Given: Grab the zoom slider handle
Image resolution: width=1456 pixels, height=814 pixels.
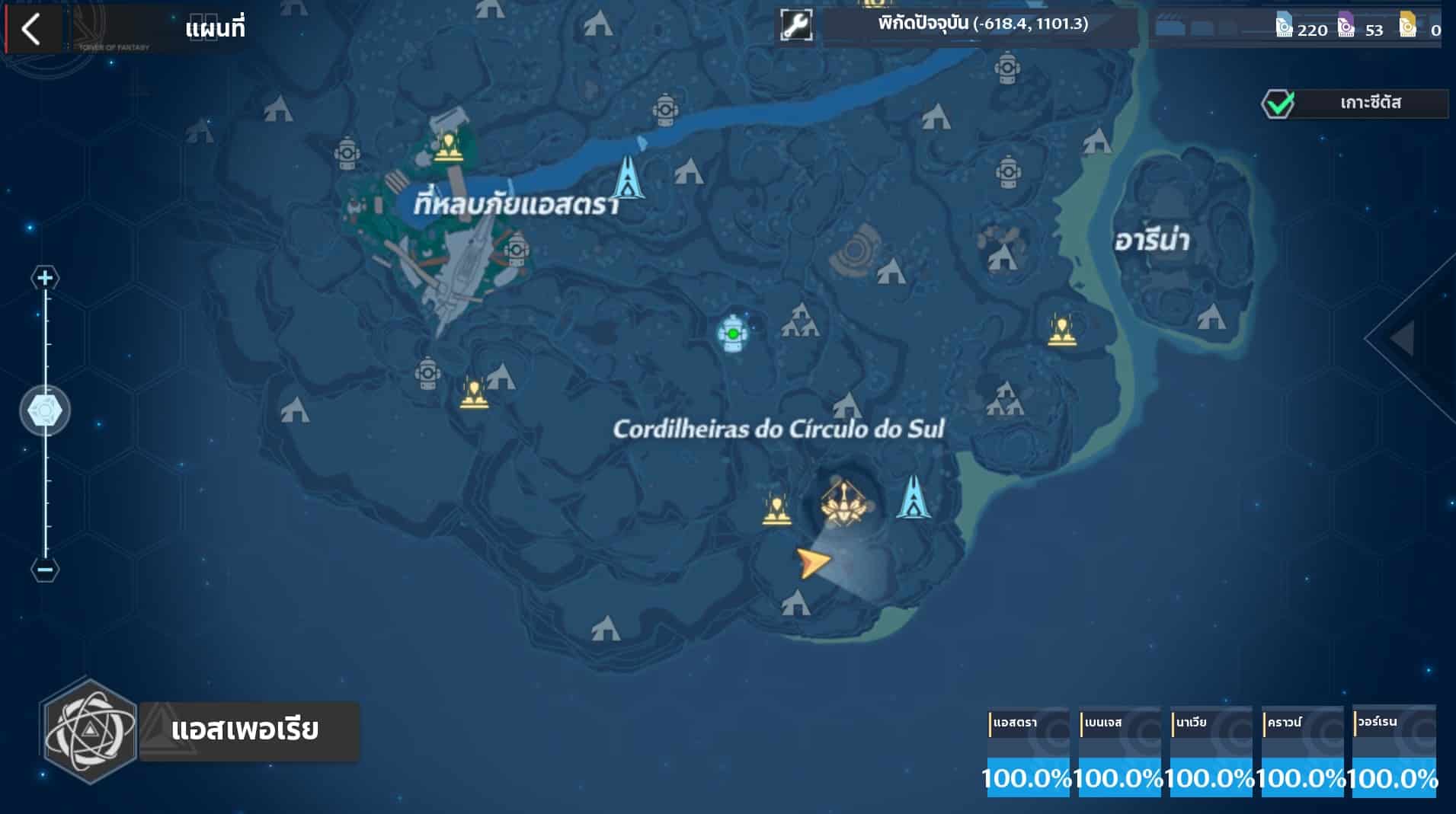Looking at the screenshot, I should pos(45,411).
